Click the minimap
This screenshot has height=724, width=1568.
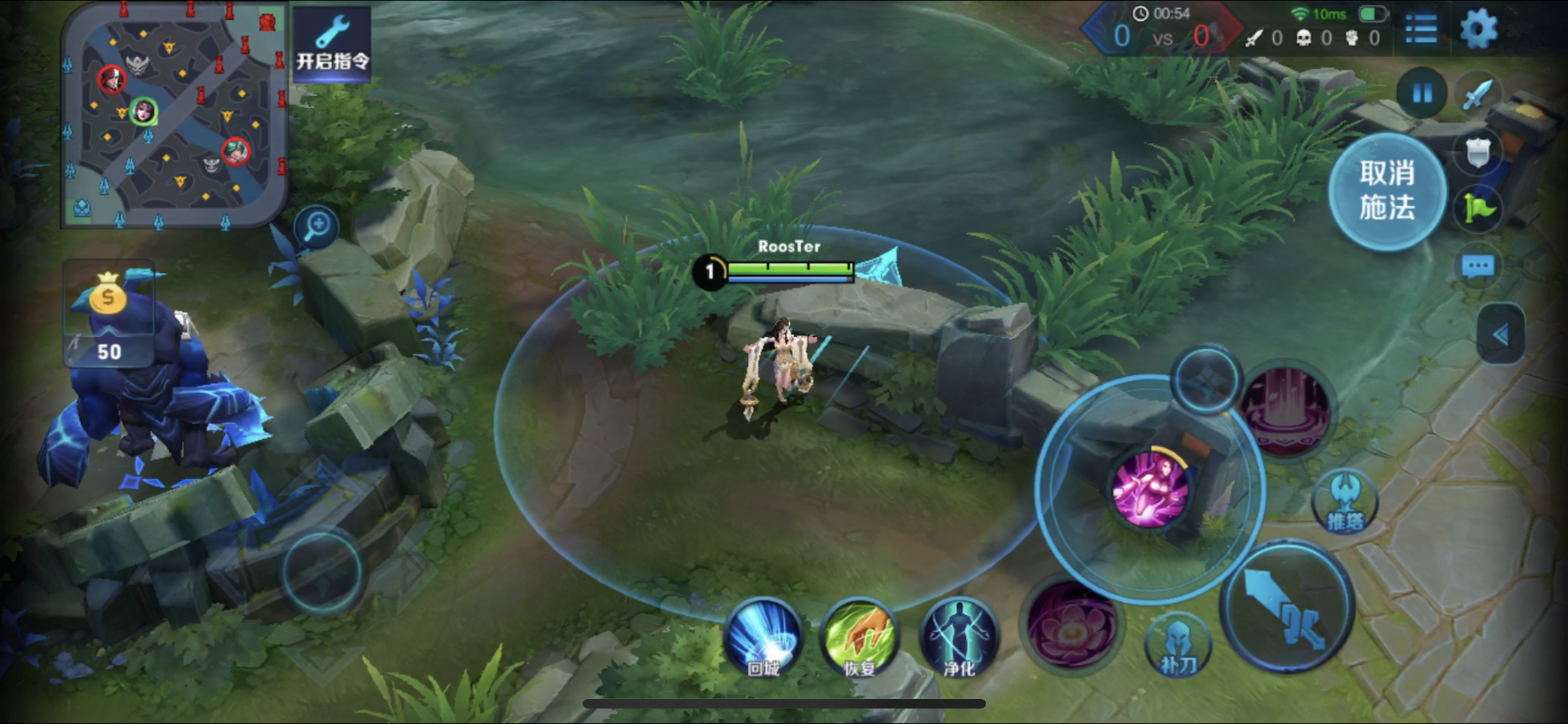click(174, 116)
